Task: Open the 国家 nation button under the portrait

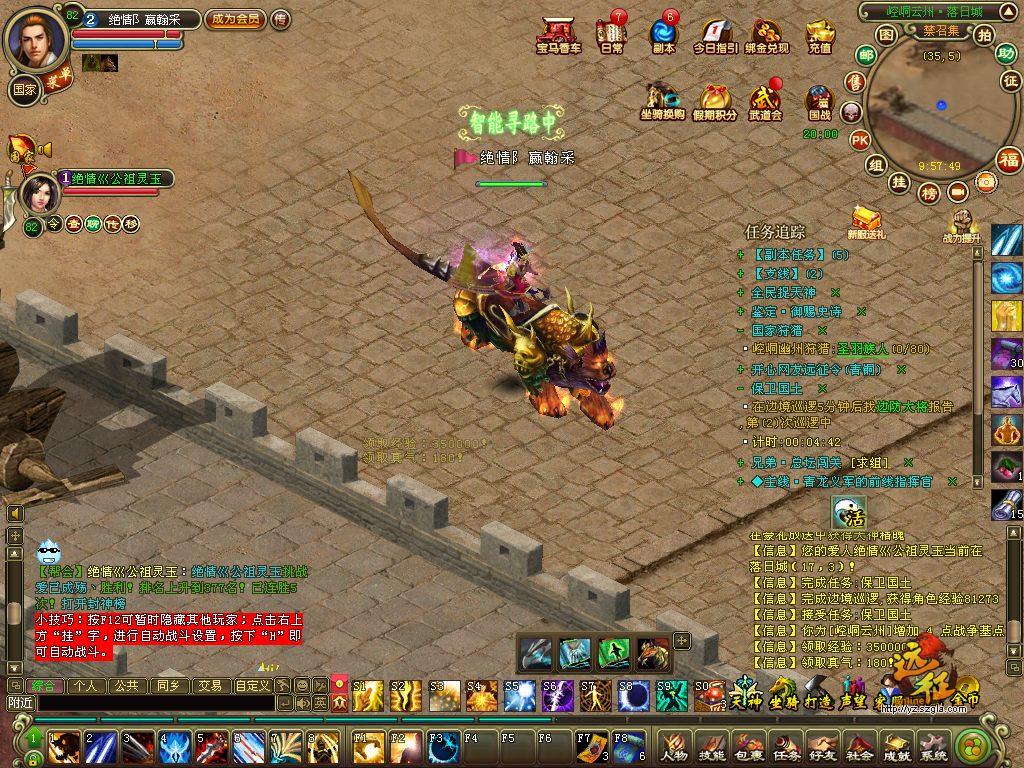Action: tap(26, 87)
